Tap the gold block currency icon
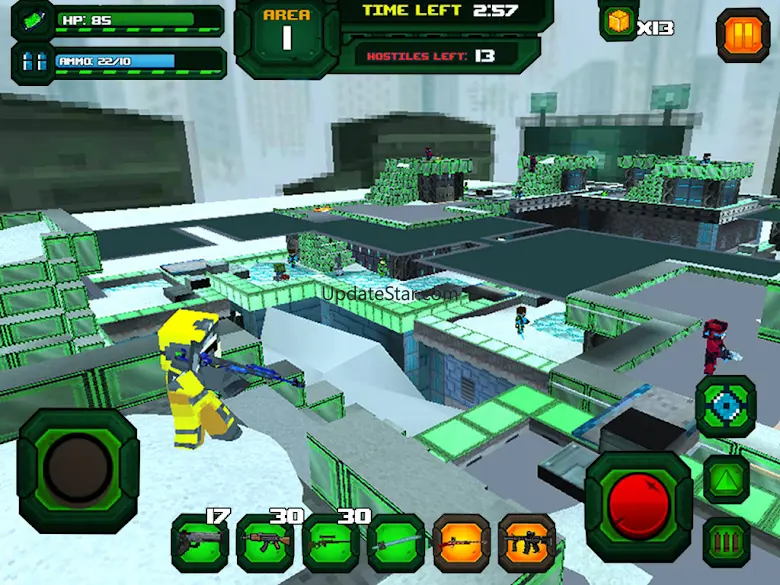780x585 pixels. pos(619,22)
